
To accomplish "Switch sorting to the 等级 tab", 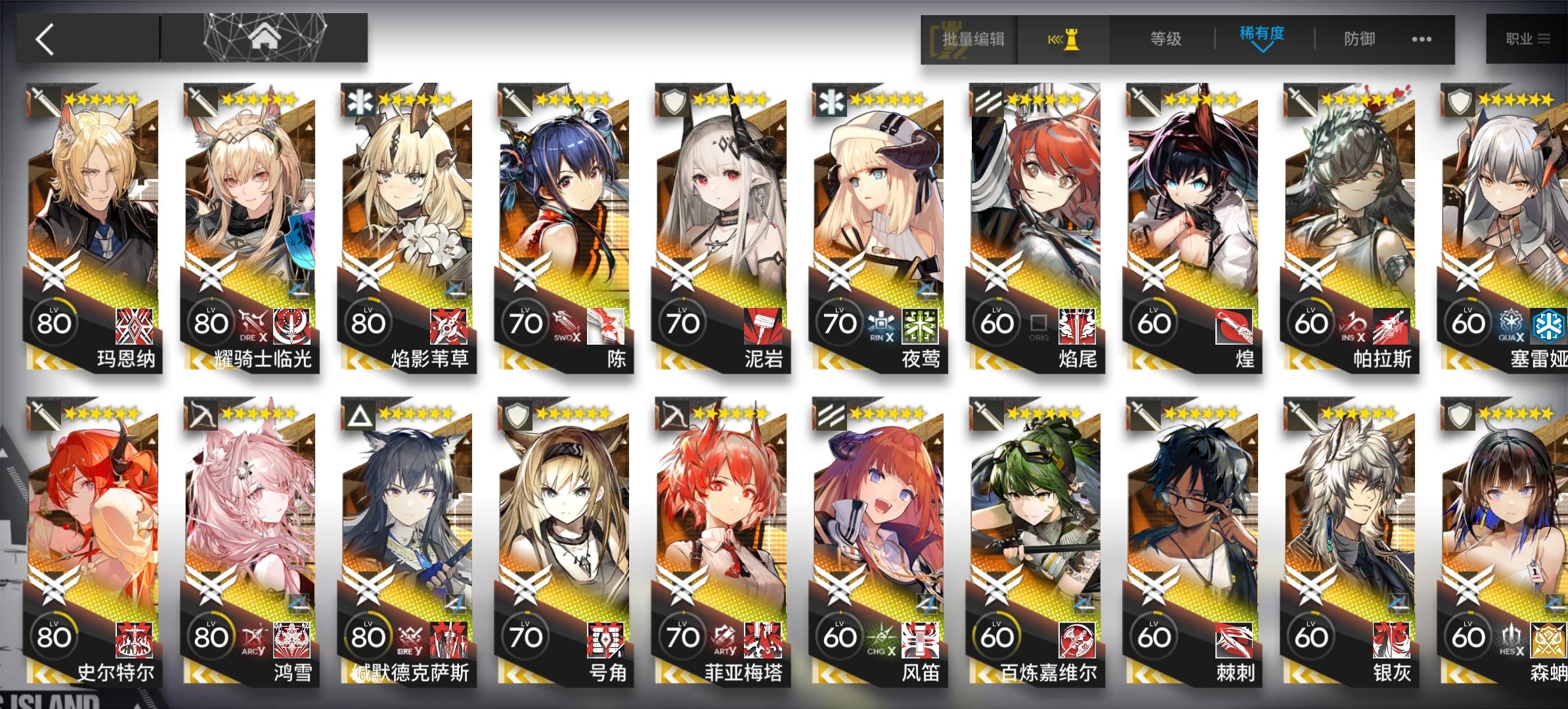I will 1165,39.
